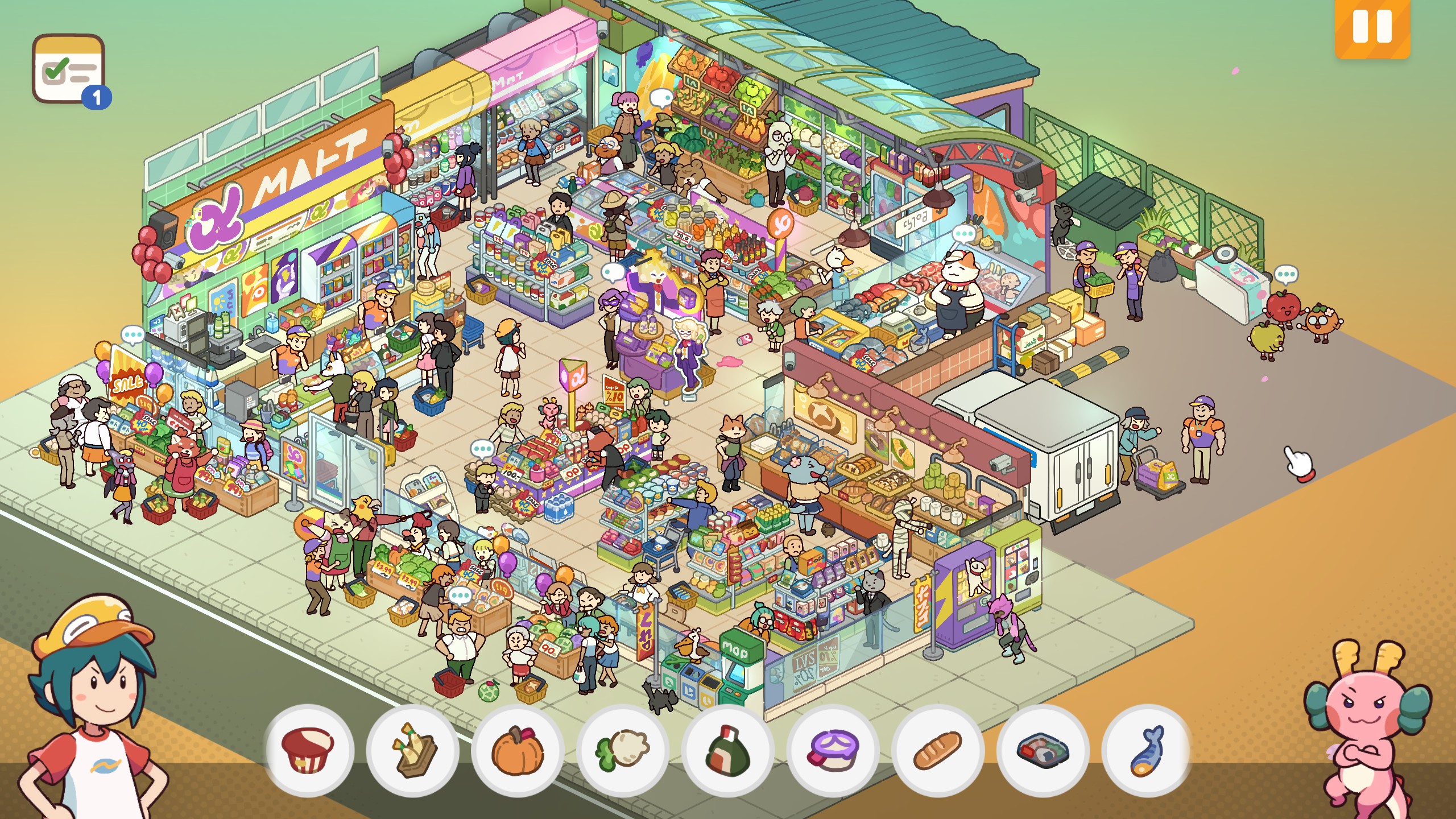Choose the purple-lidded container item
Image resolution: width=1456 pixels, height=819 pixels.
pos(833,750)
